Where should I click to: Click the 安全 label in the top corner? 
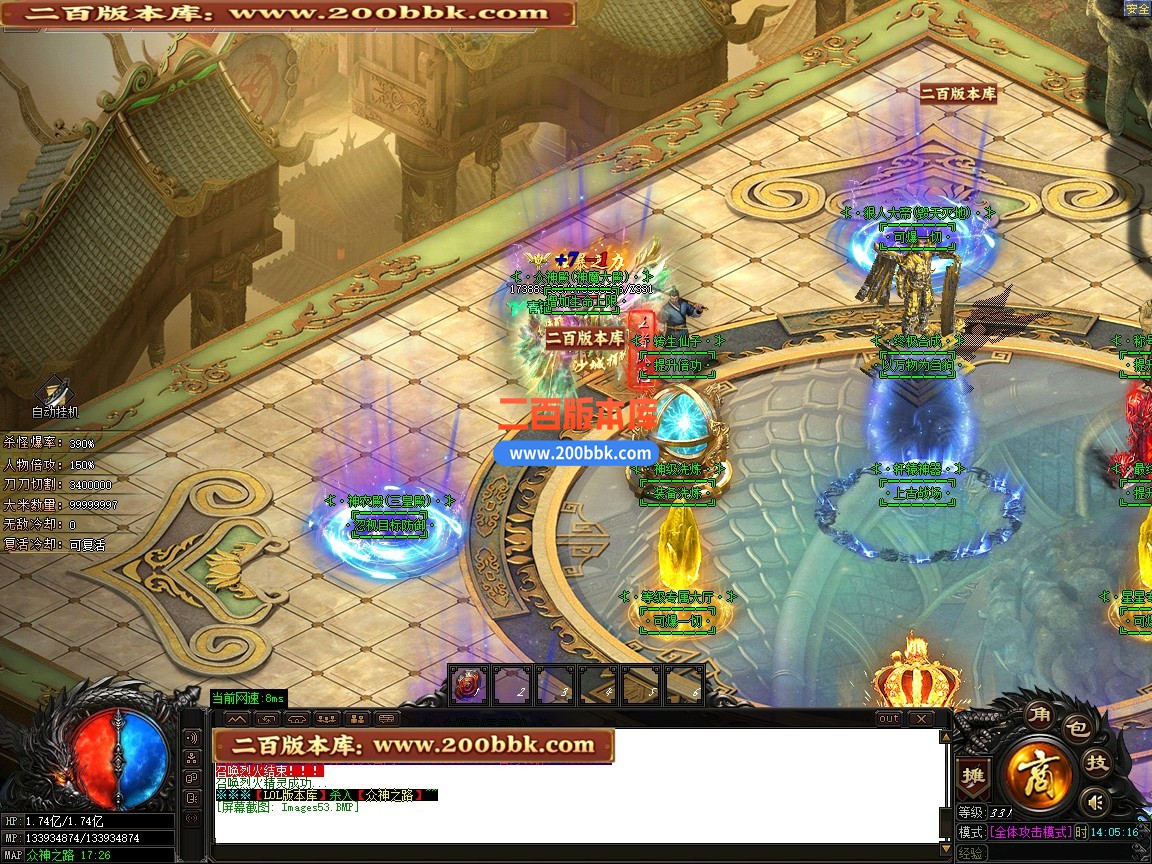1137,9
